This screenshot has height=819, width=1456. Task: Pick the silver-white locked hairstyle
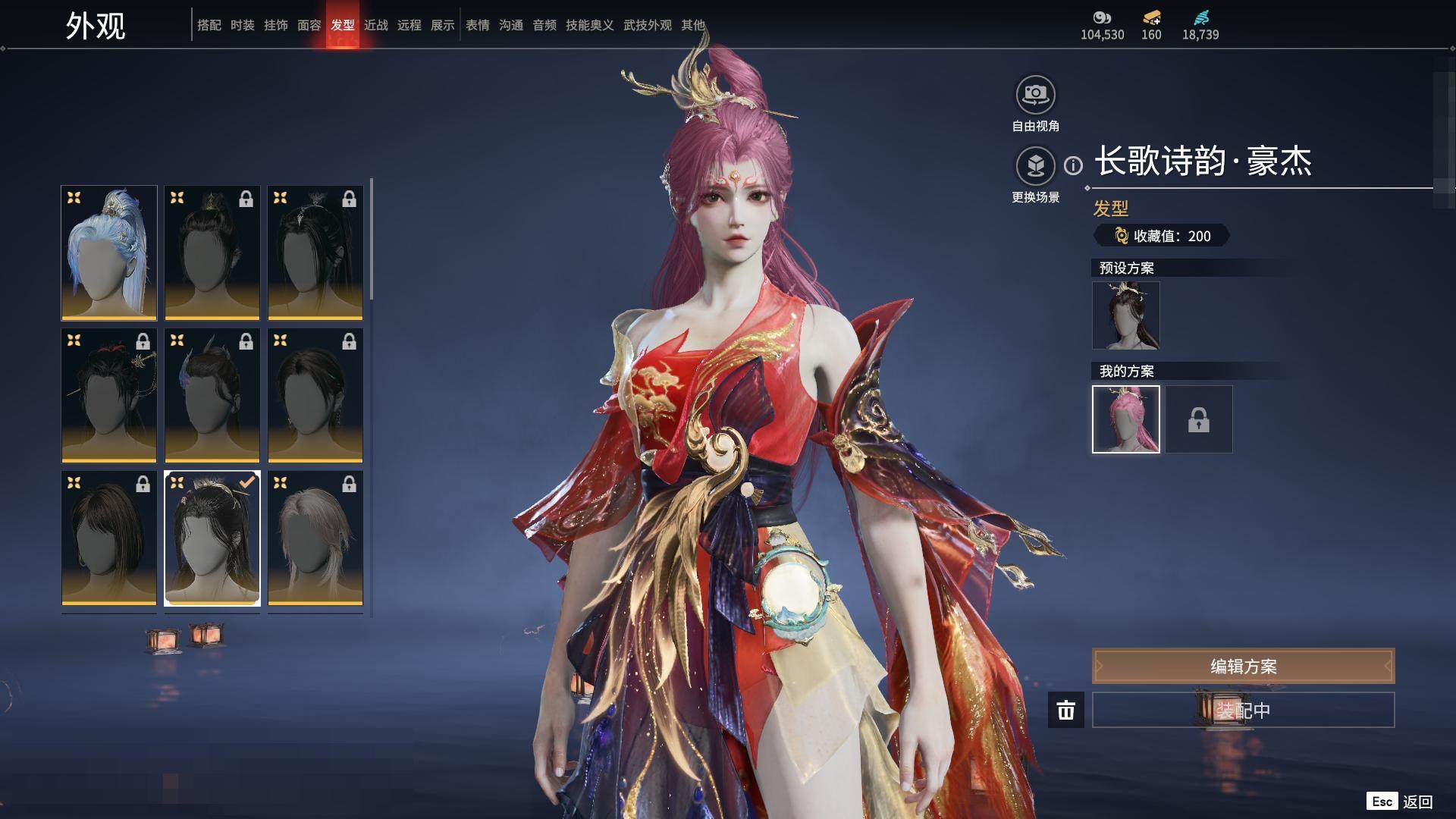(315, 538)
